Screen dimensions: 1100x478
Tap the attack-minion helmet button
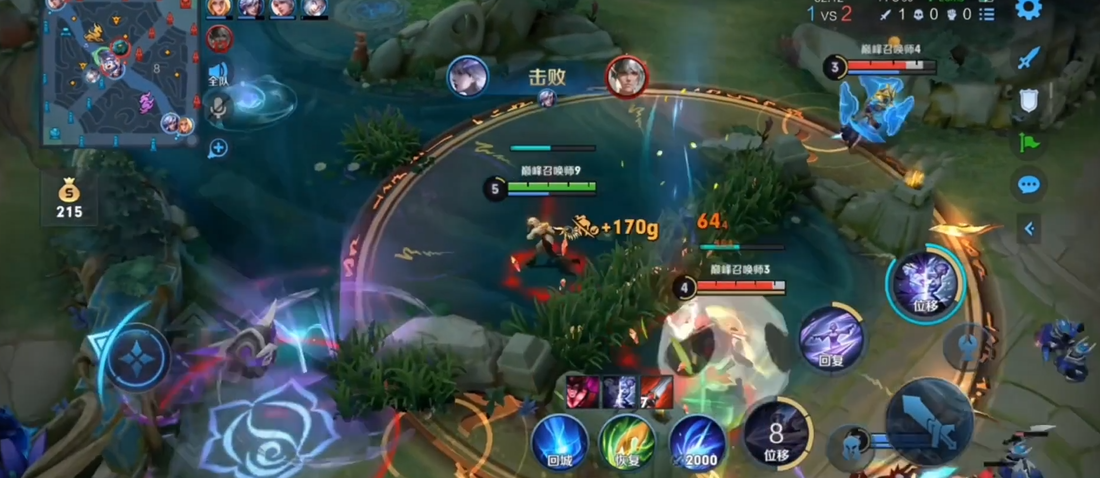coord(850,445)
